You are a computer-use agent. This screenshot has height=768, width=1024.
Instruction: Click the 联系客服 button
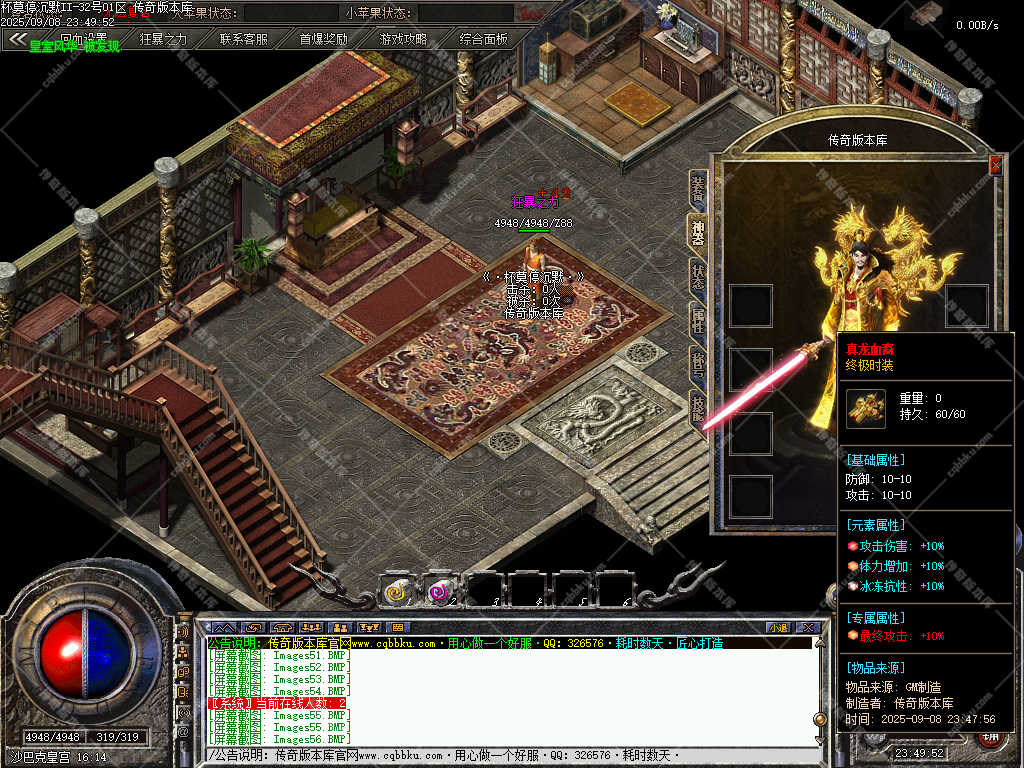tap(243, 39)
